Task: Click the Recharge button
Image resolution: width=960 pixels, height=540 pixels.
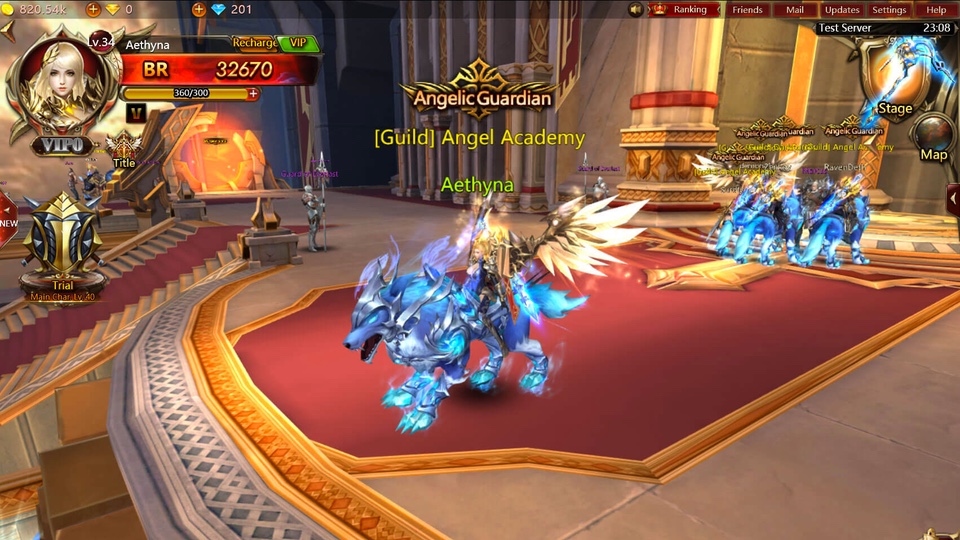Action: (x=255, y=43)
